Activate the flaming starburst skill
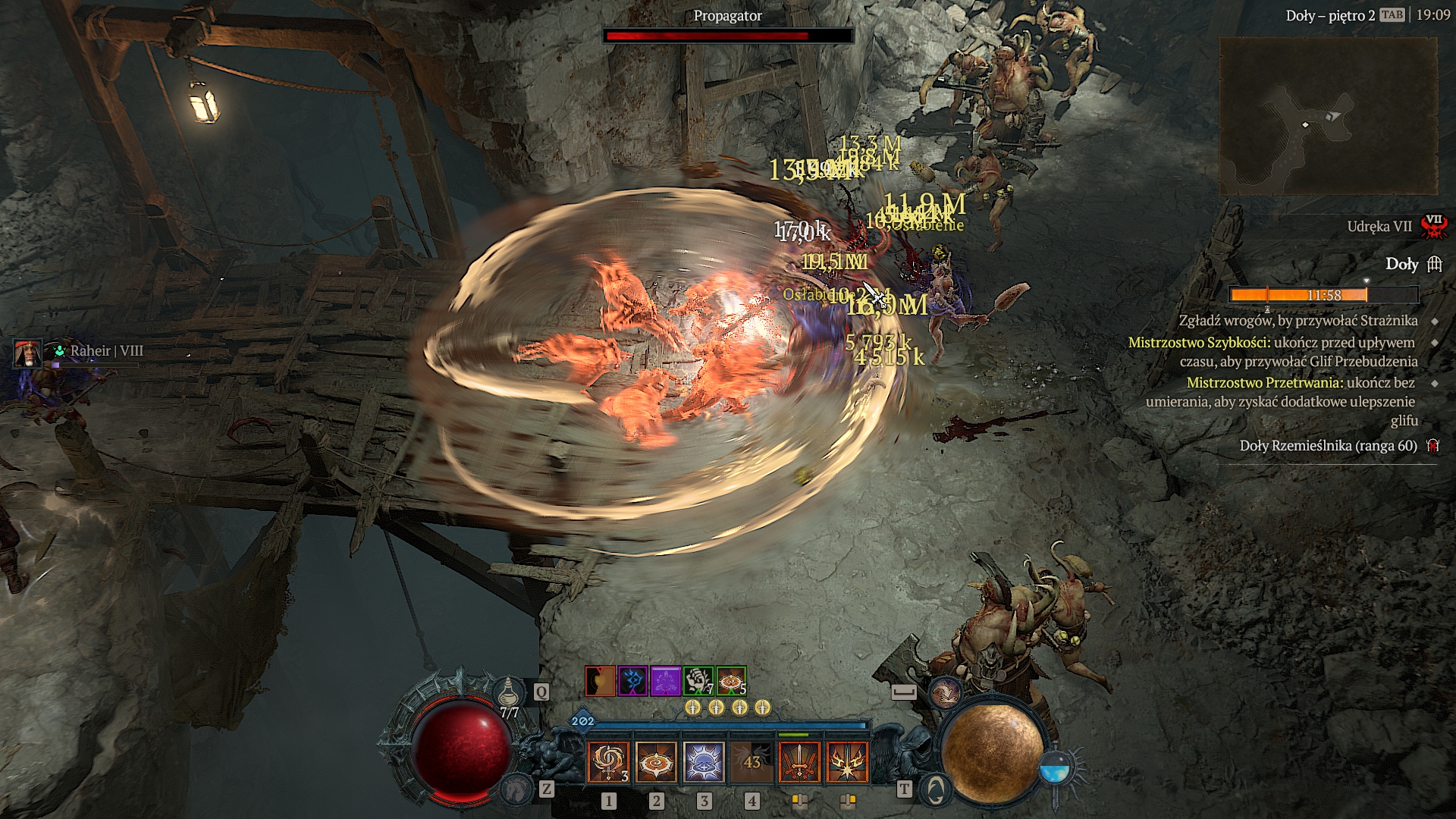Image resolution: width=1456 pixels, height=819 pixels. click(x=847, y=761)
